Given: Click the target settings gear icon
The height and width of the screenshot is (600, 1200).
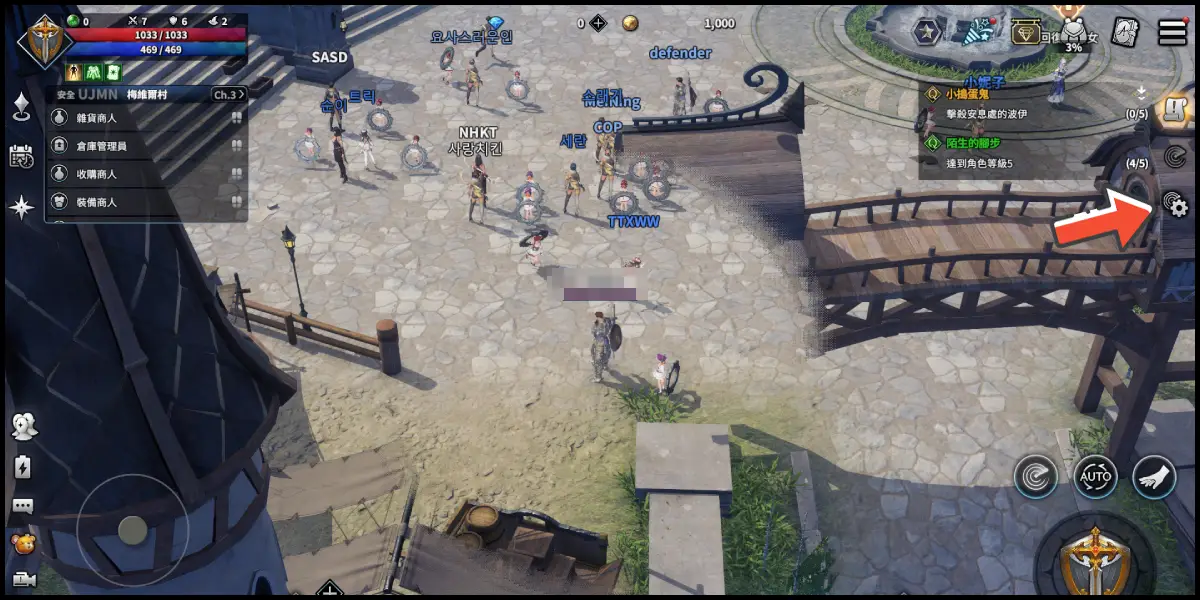Looking at the screenshot, I should 1174,205.
